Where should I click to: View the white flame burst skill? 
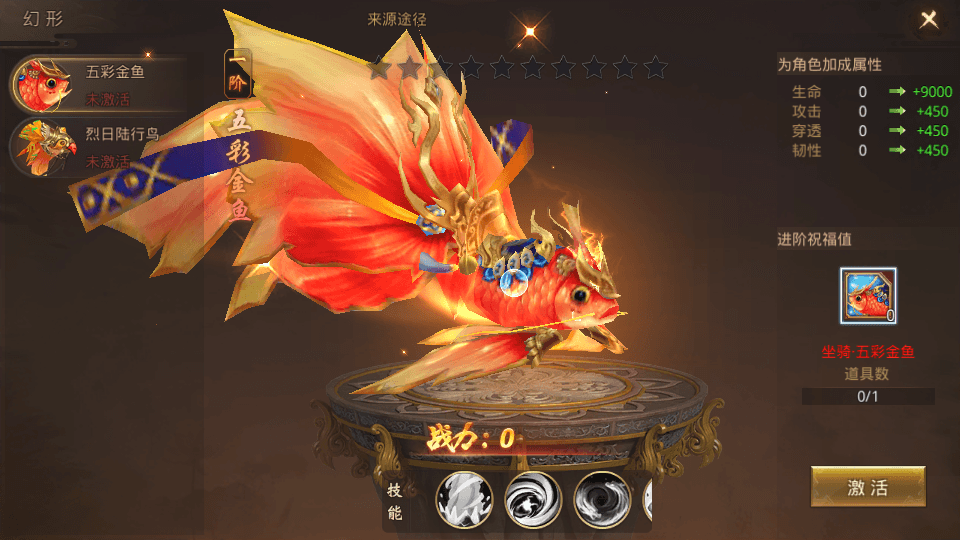464,499
